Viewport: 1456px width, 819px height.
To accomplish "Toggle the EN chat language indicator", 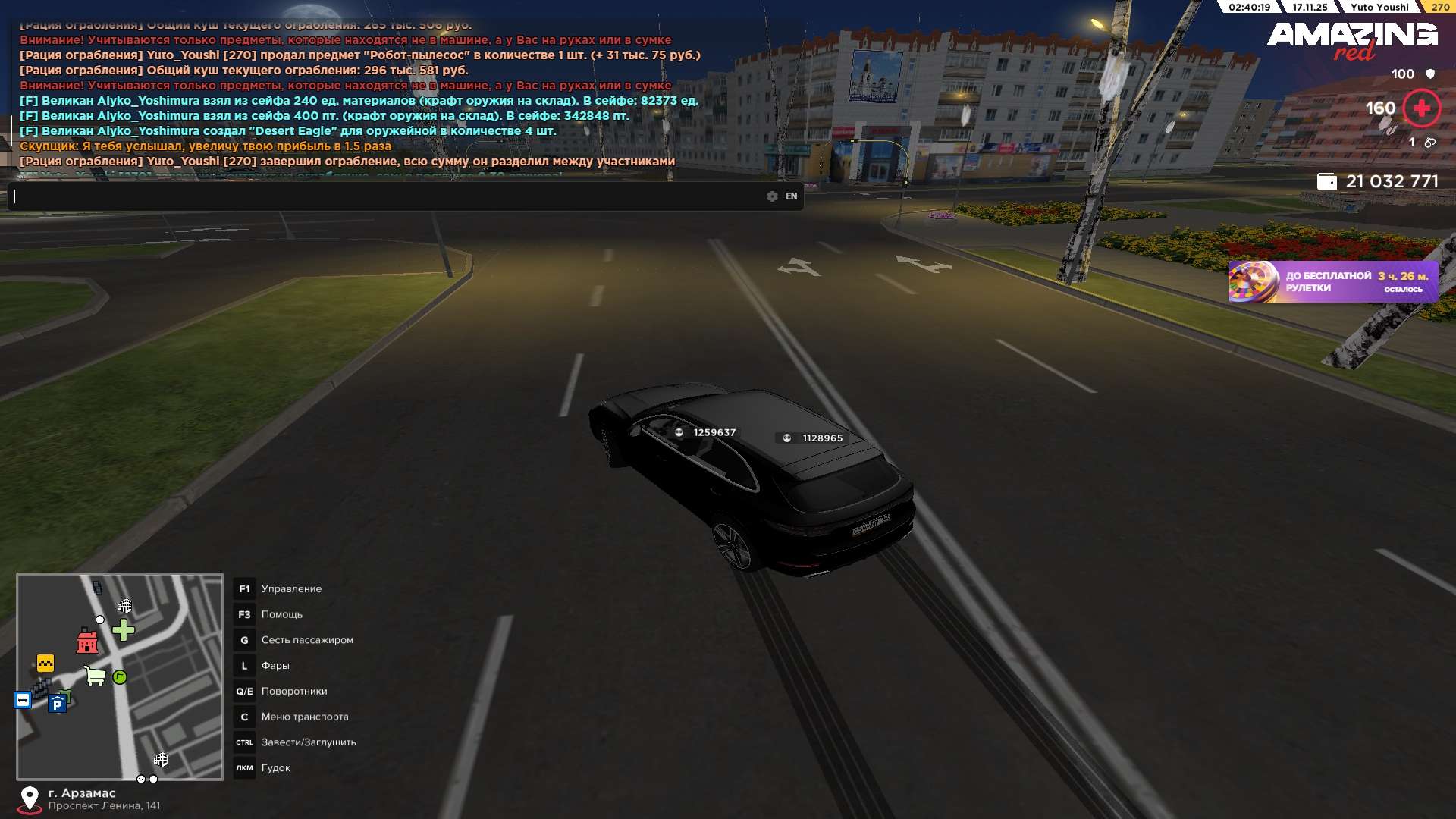I will coord(791,196).
